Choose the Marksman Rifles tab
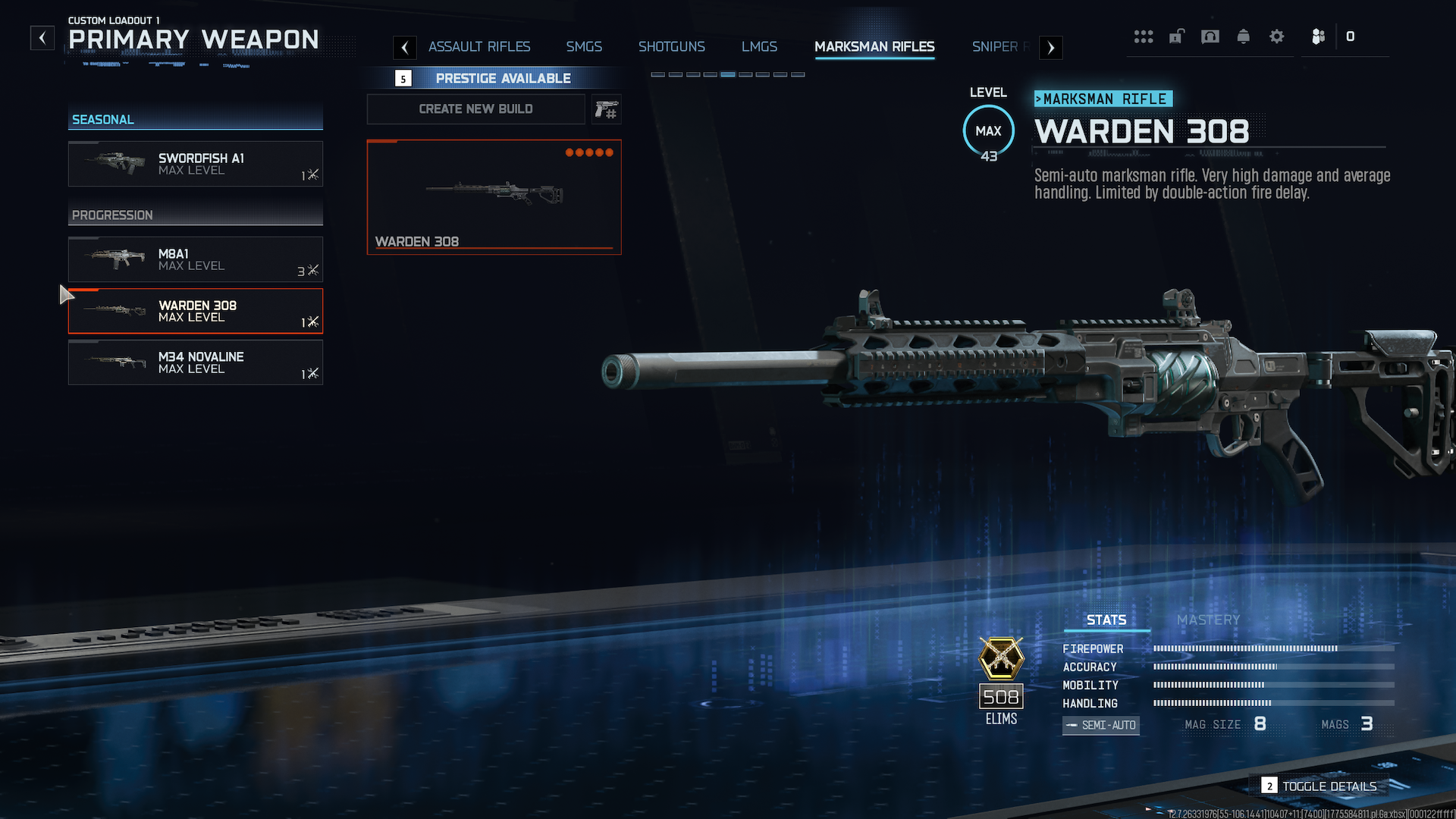 tap(874, 47)
